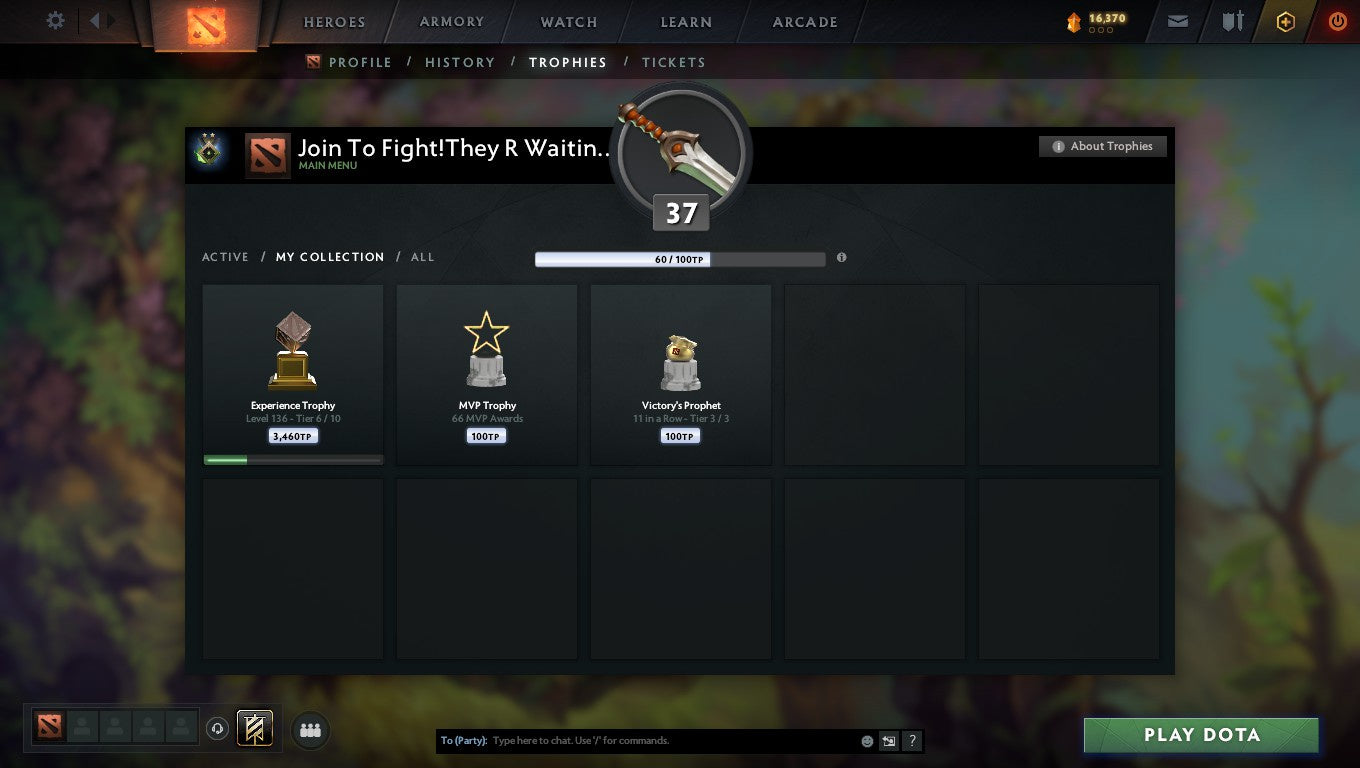The image size is (1360, 768).
Task: Click the voice chat headphone icon
Action: click(218, 729)
